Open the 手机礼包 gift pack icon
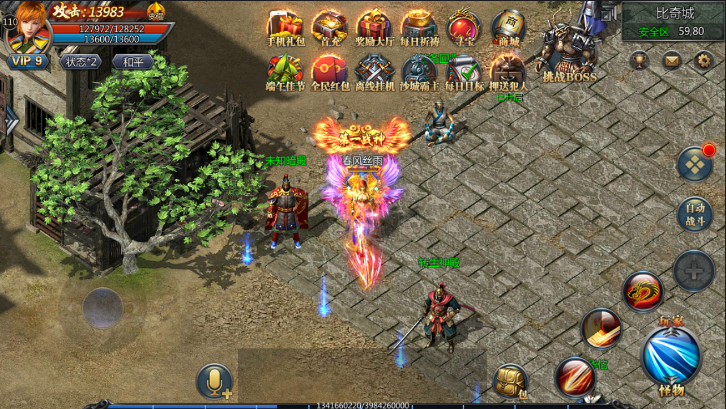Viewport: 726px width, 409px height. (x=282, y=27)
